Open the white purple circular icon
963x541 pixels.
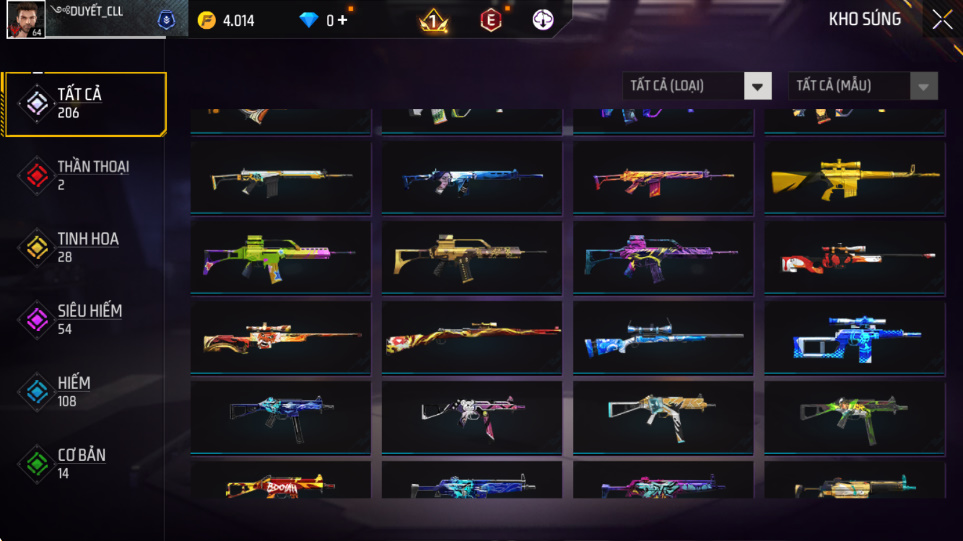543,20
